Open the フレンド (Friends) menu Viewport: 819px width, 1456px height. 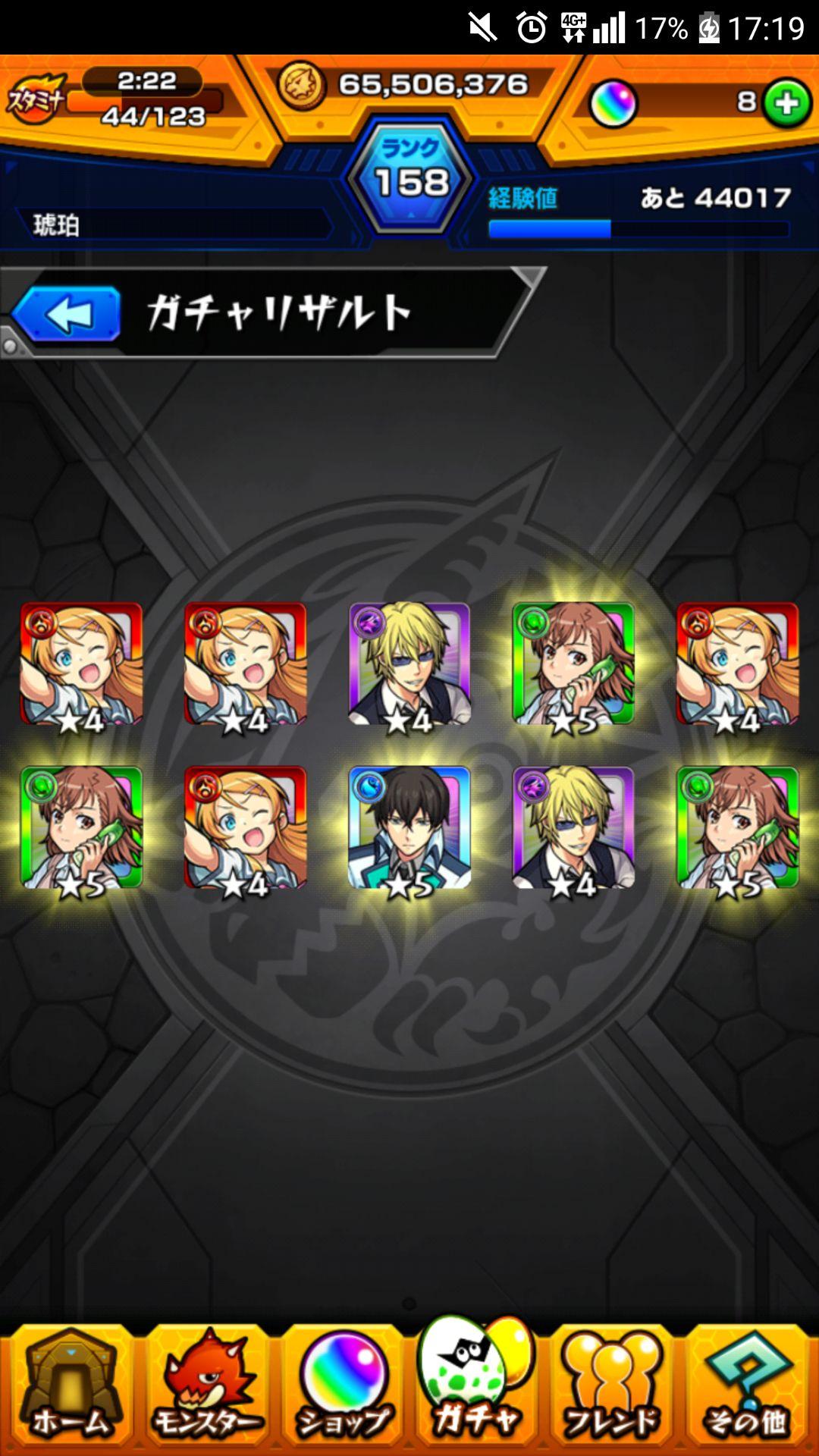pos(613,1389)
